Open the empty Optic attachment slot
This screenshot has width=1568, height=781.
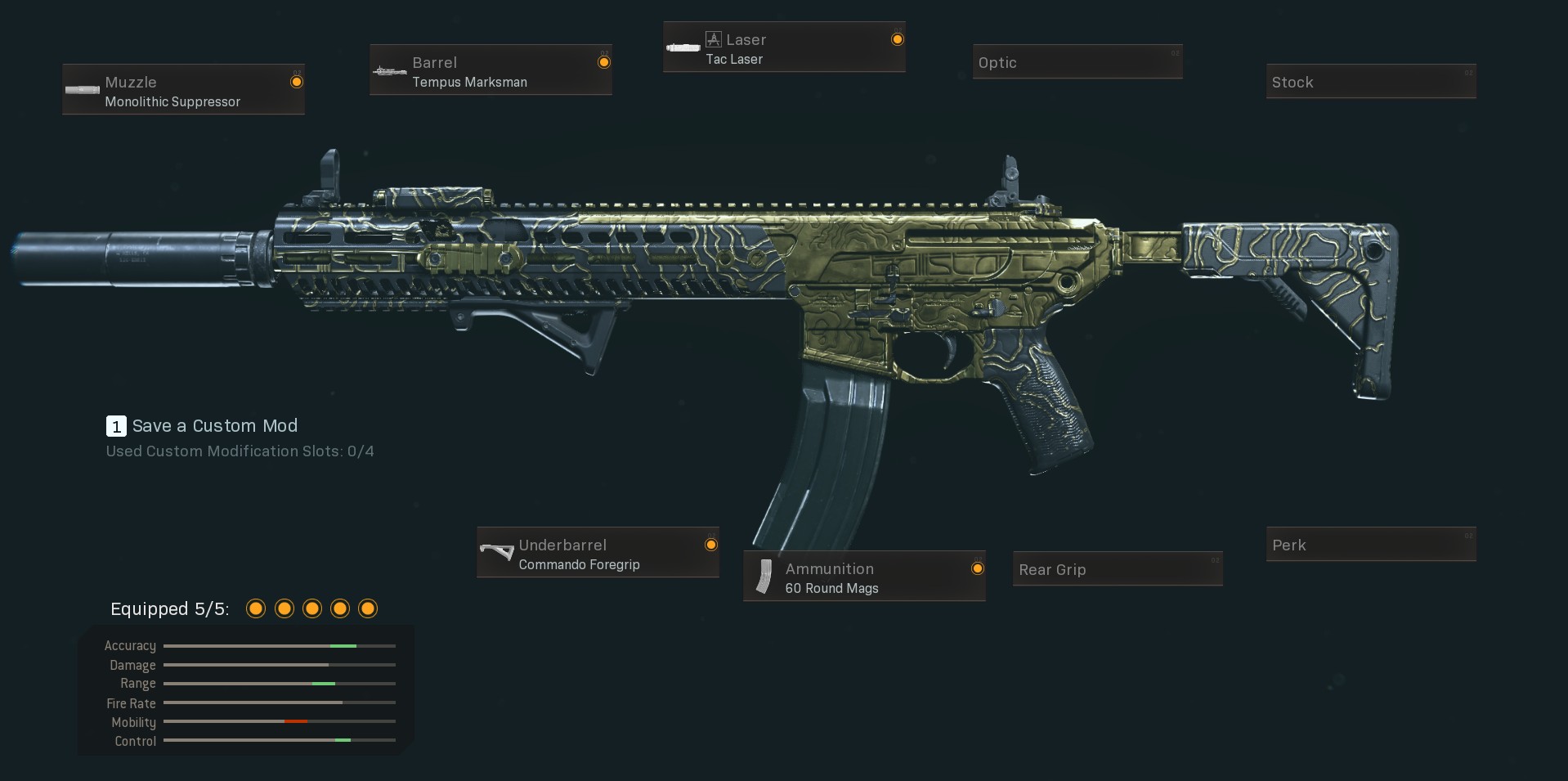pyautogui.click(x=1077, y=62)
